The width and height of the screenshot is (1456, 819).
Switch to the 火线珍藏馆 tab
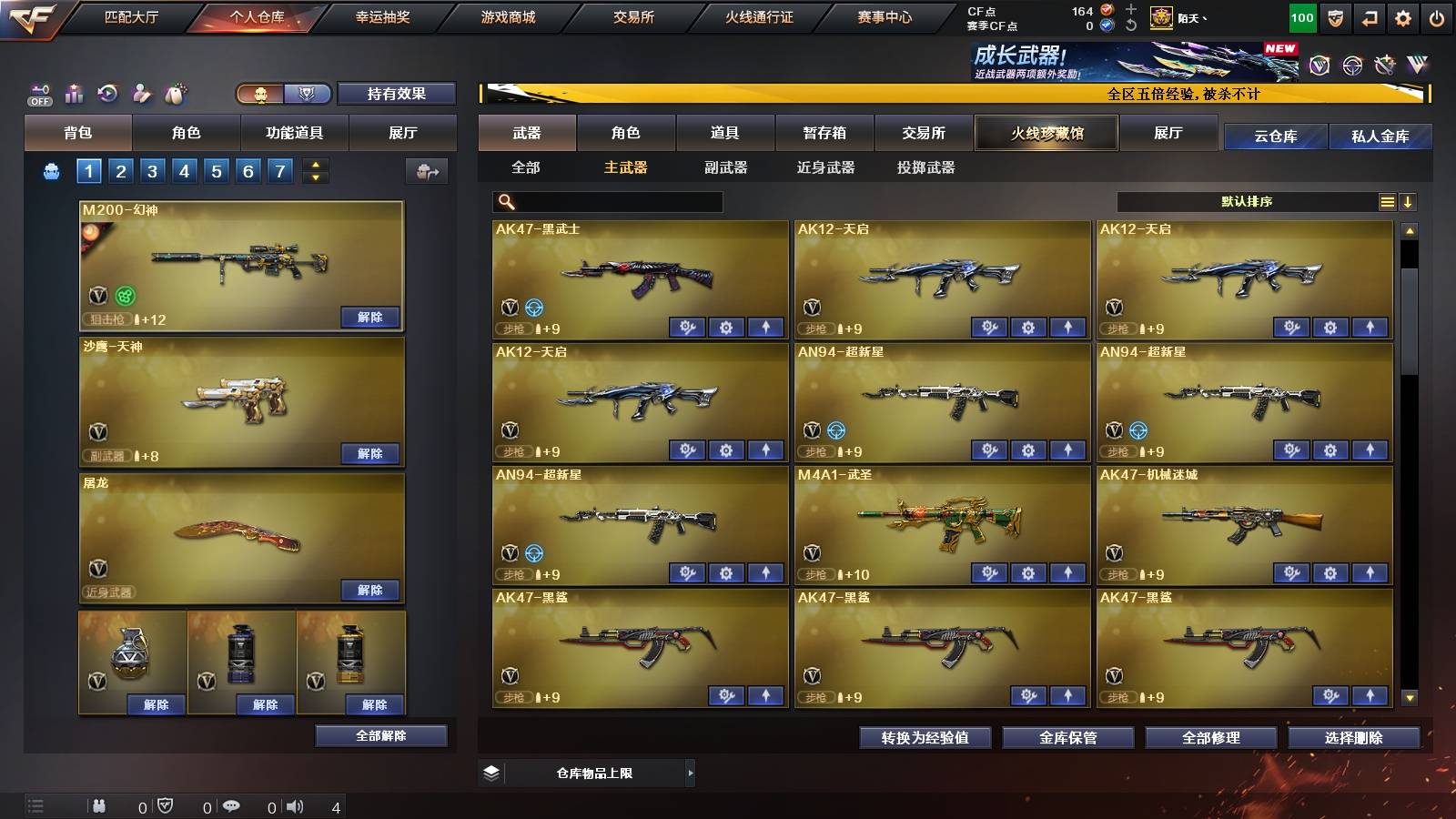[1046, 133]
